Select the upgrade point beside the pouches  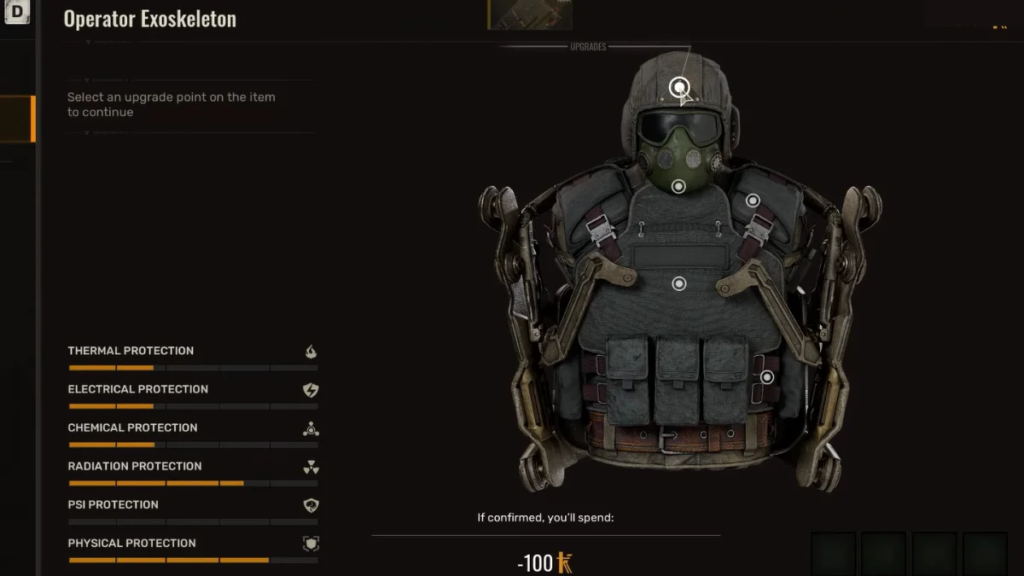(x=767, y=377)
